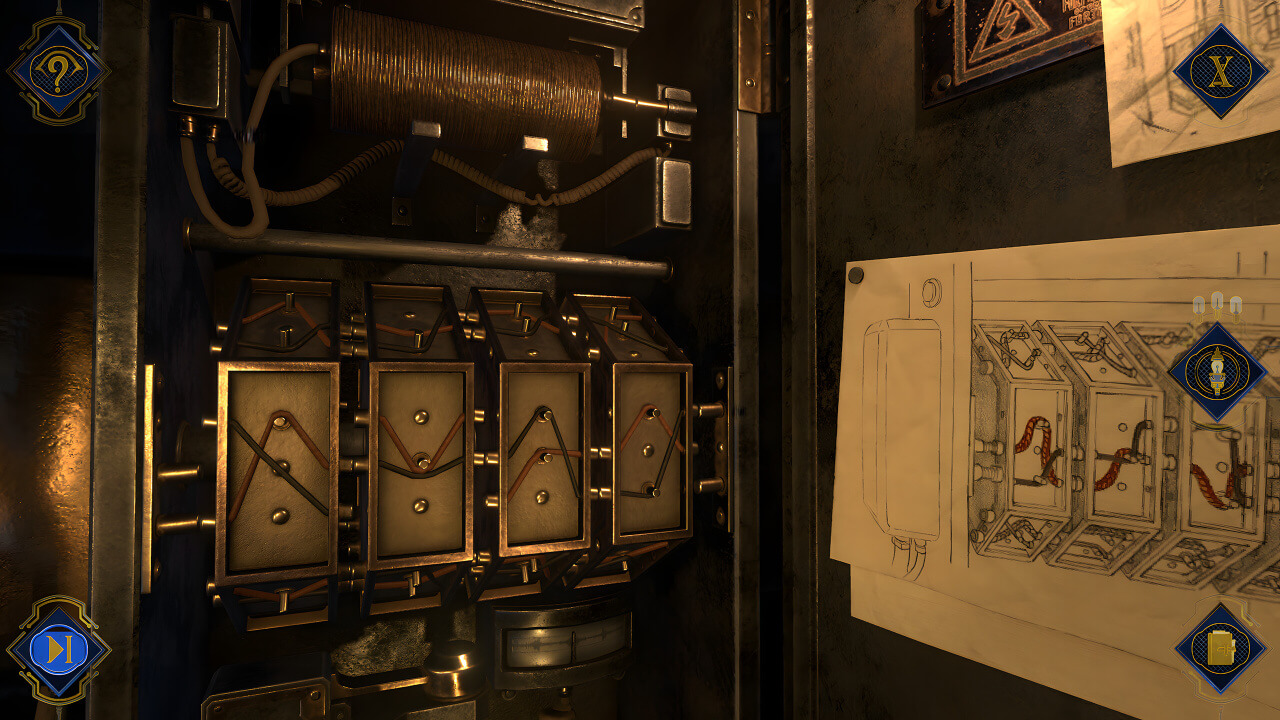The image size is (1280, 720).
Task: Use the lightbulb hint icon
Action: point(1218,371)
